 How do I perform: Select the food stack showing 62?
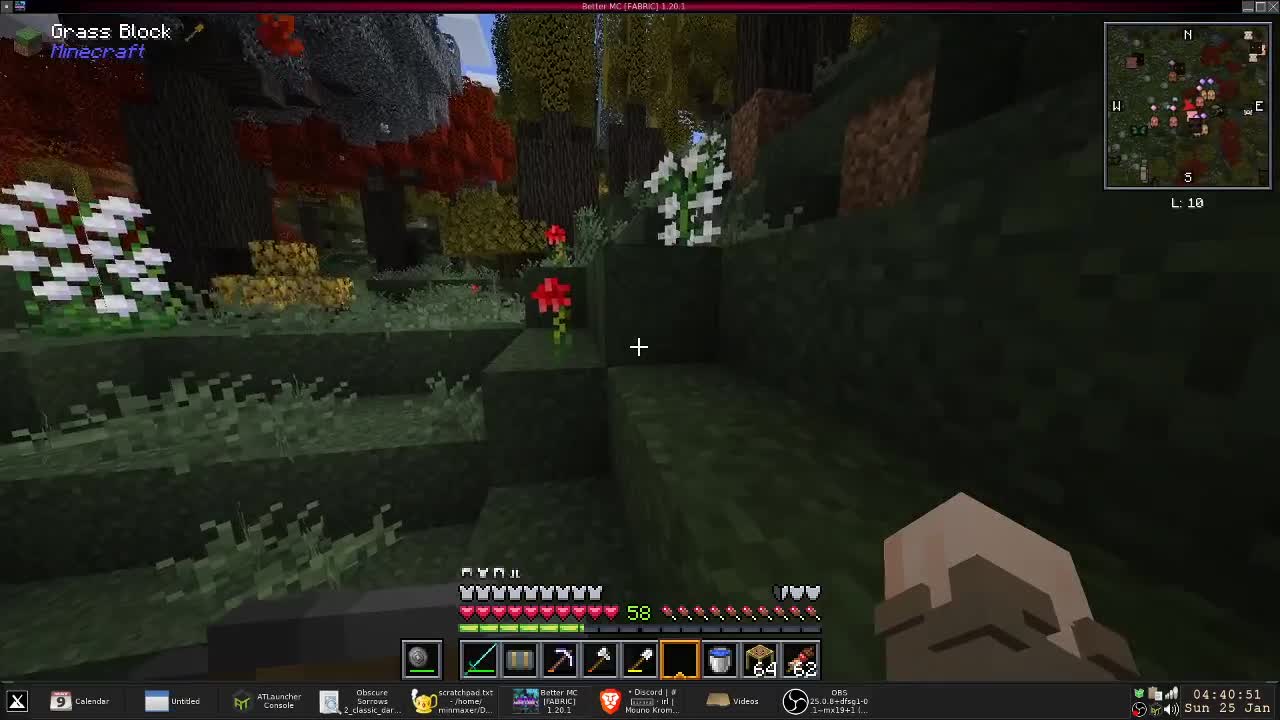[x=799, y=658]
